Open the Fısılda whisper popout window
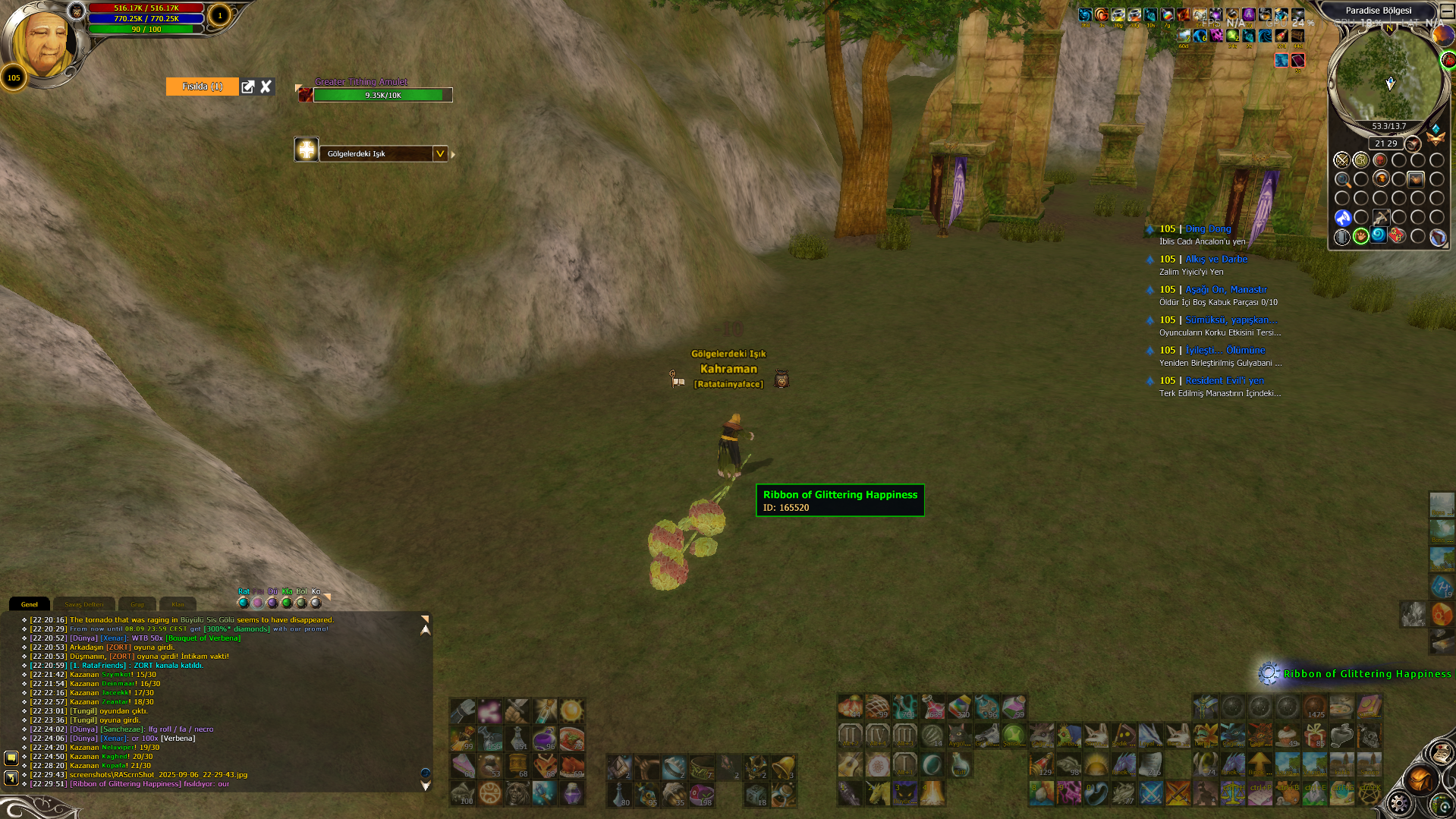The height and width of the screenshot is (819, 1456). click(x=248, y=87)
